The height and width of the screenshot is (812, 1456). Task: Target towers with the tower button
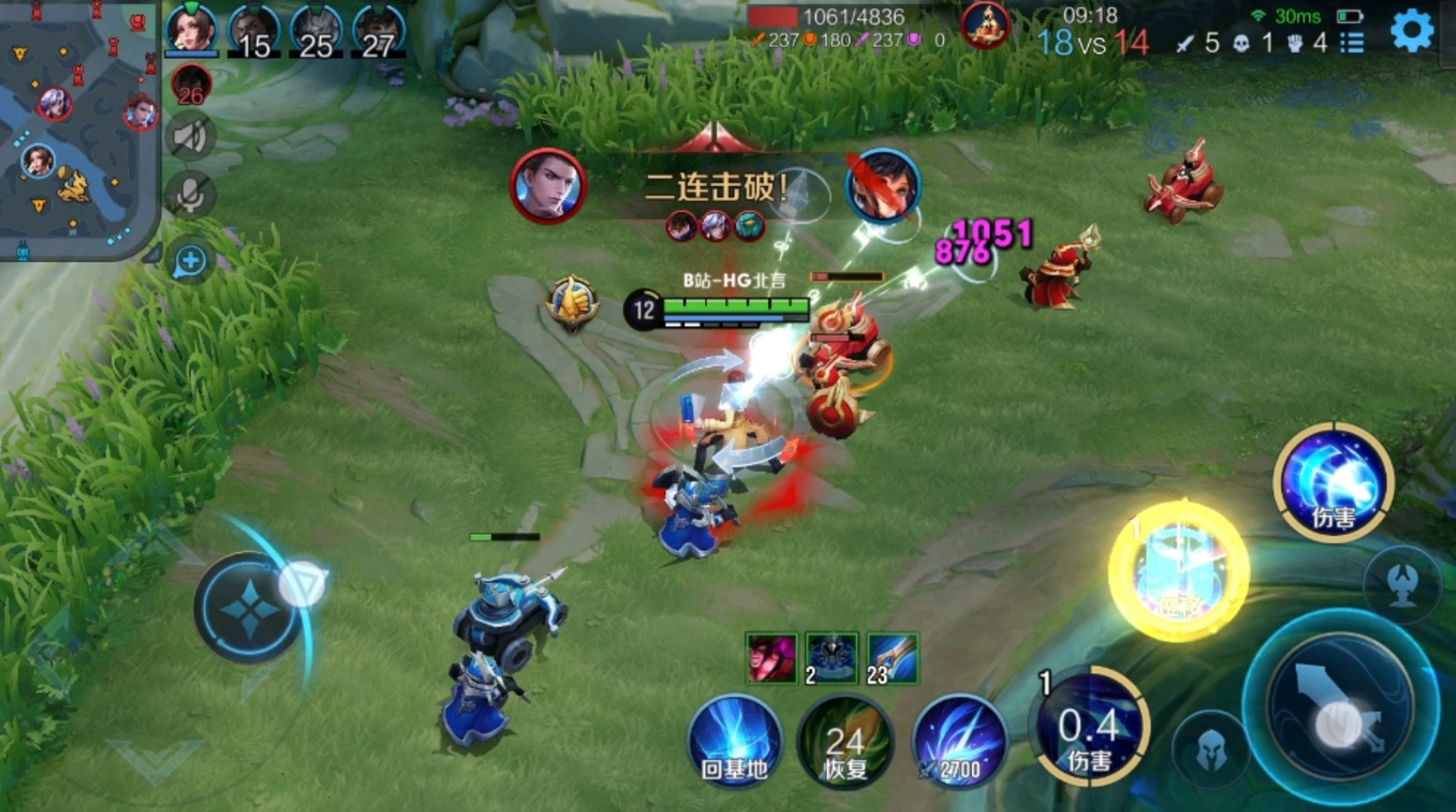pyautogui.click(x=1404, y=583)
